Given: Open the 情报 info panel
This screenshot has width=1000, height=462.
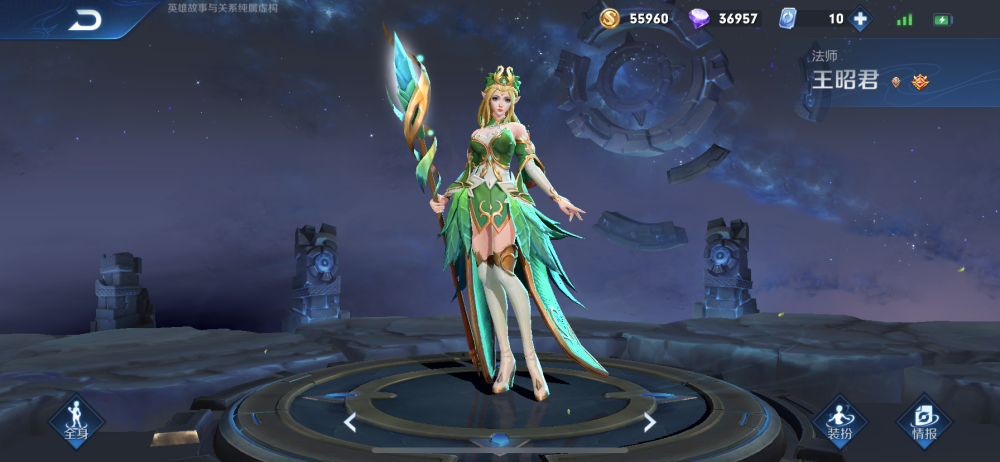Looking at the screenshot, I should coord(924,420).
